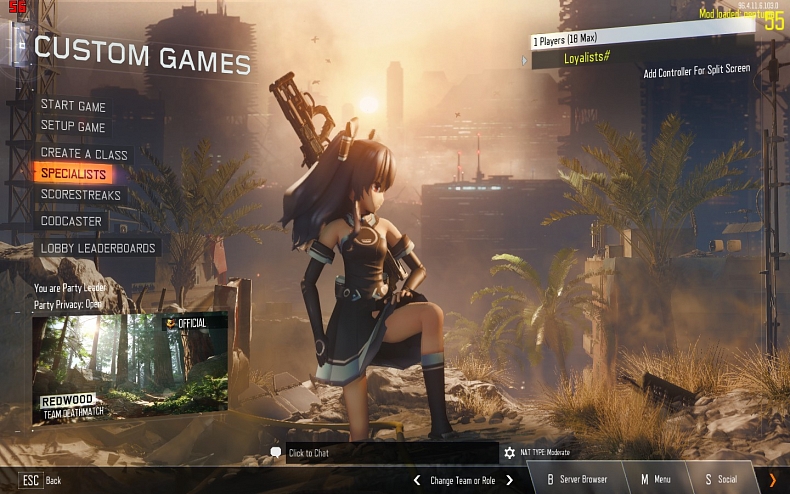Image resolution: width=790 pixels, height=494 pixels.
Task: Open Create a Class
Action: [84, 153]
